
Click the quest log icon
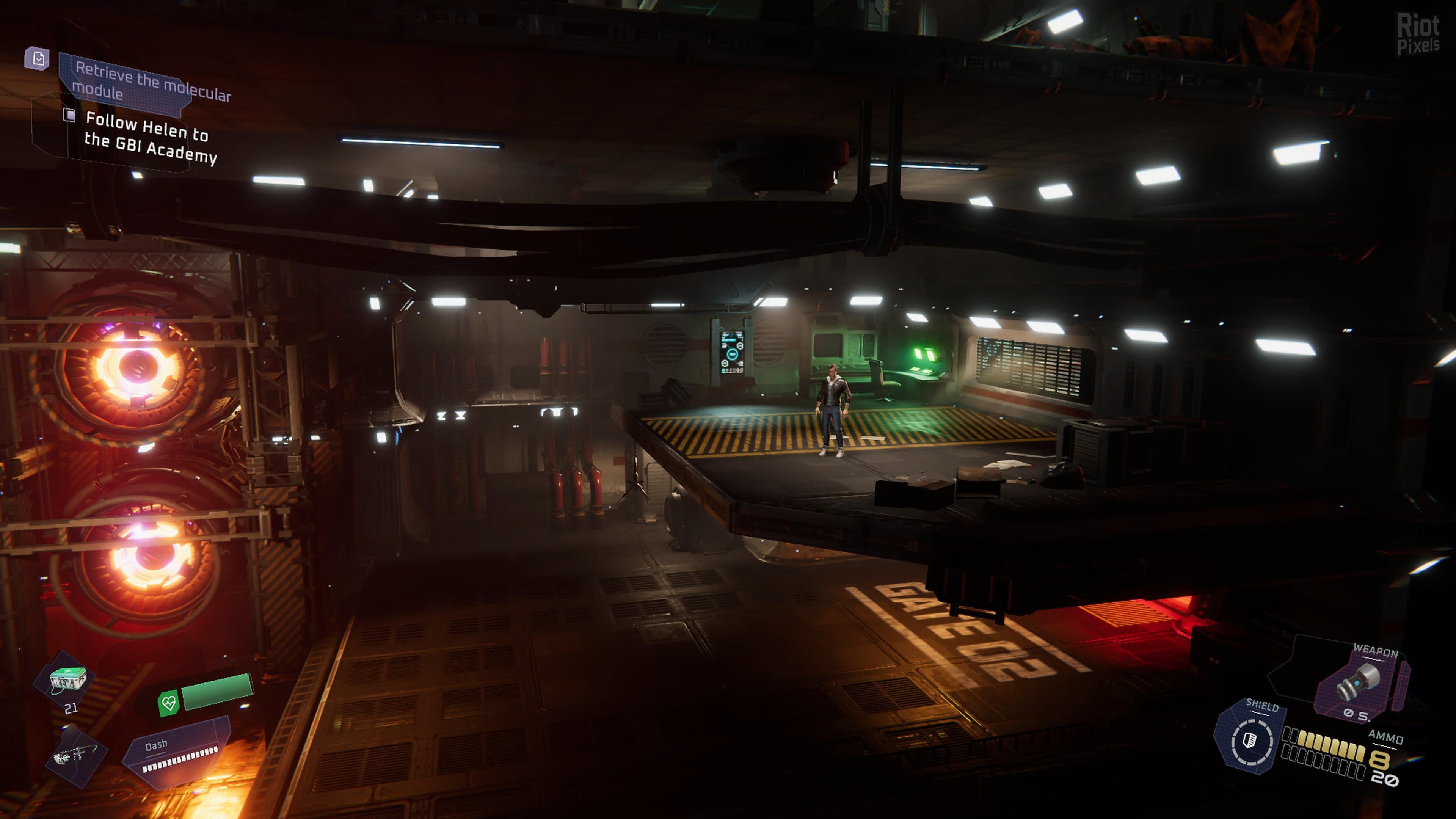pyautogui.click(x=37, y=58)
